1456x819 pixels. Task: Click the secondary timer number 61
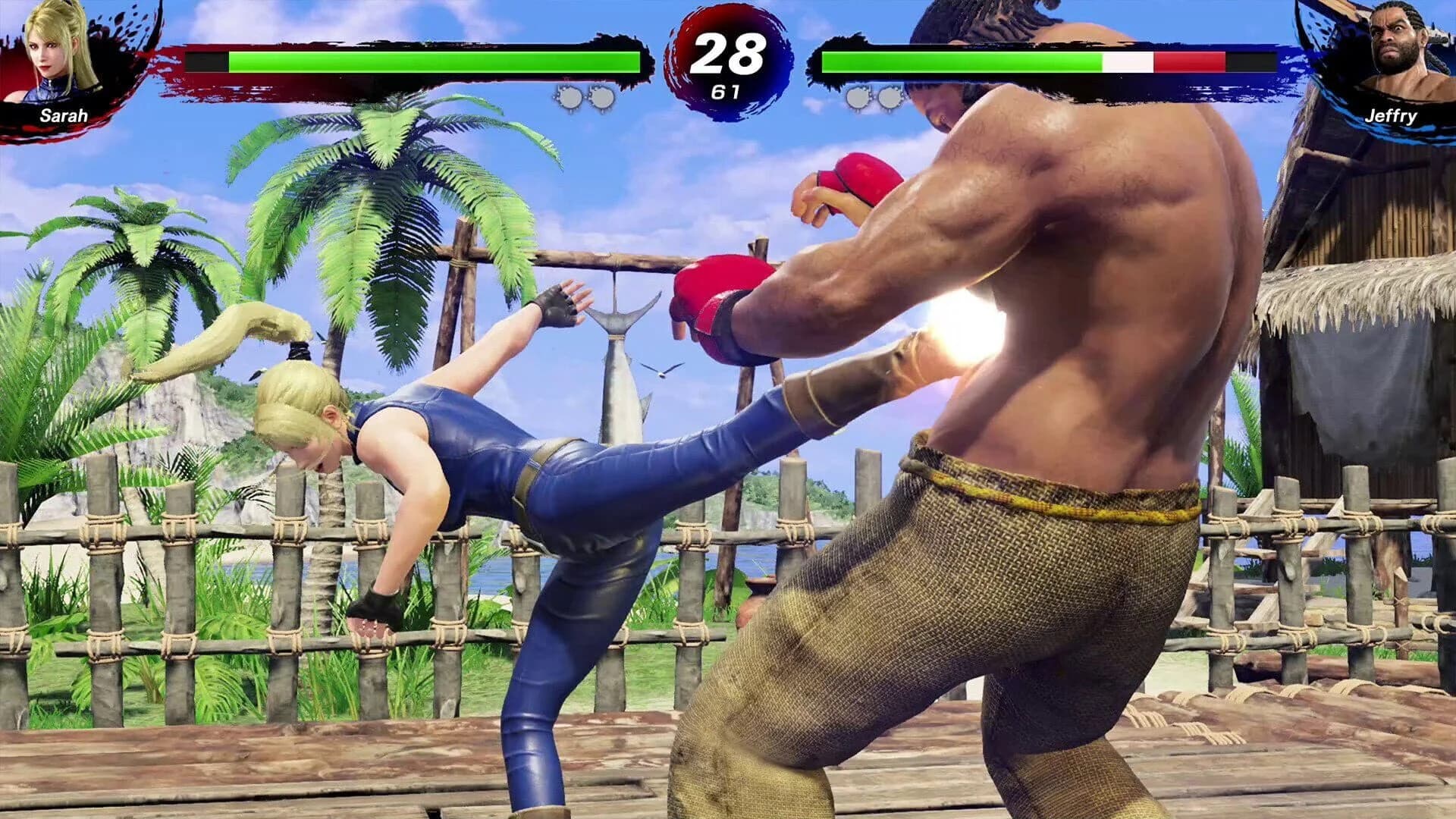726,93
